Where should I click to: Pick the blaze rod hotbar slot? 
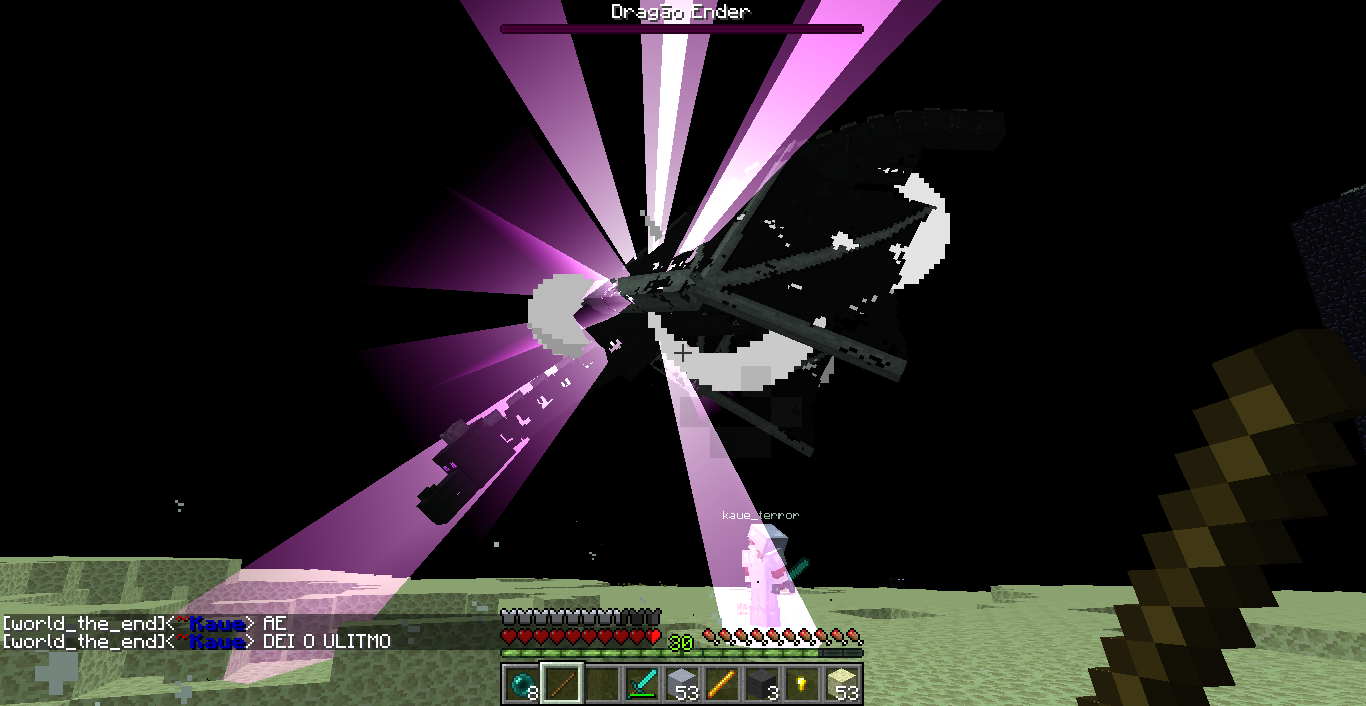(x=722, y=684)
